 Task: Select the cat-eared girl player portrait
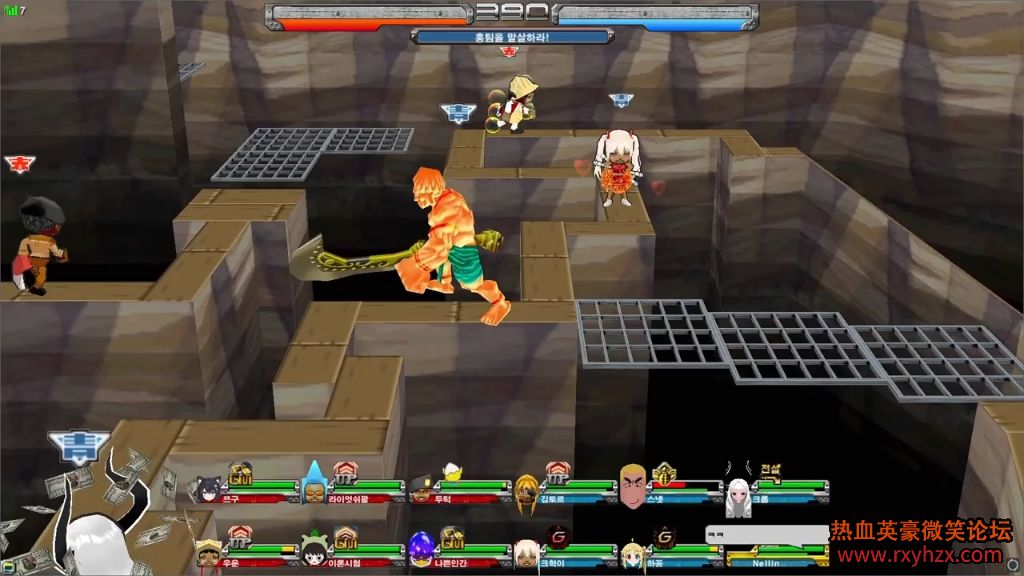click(x=210, y=490)
